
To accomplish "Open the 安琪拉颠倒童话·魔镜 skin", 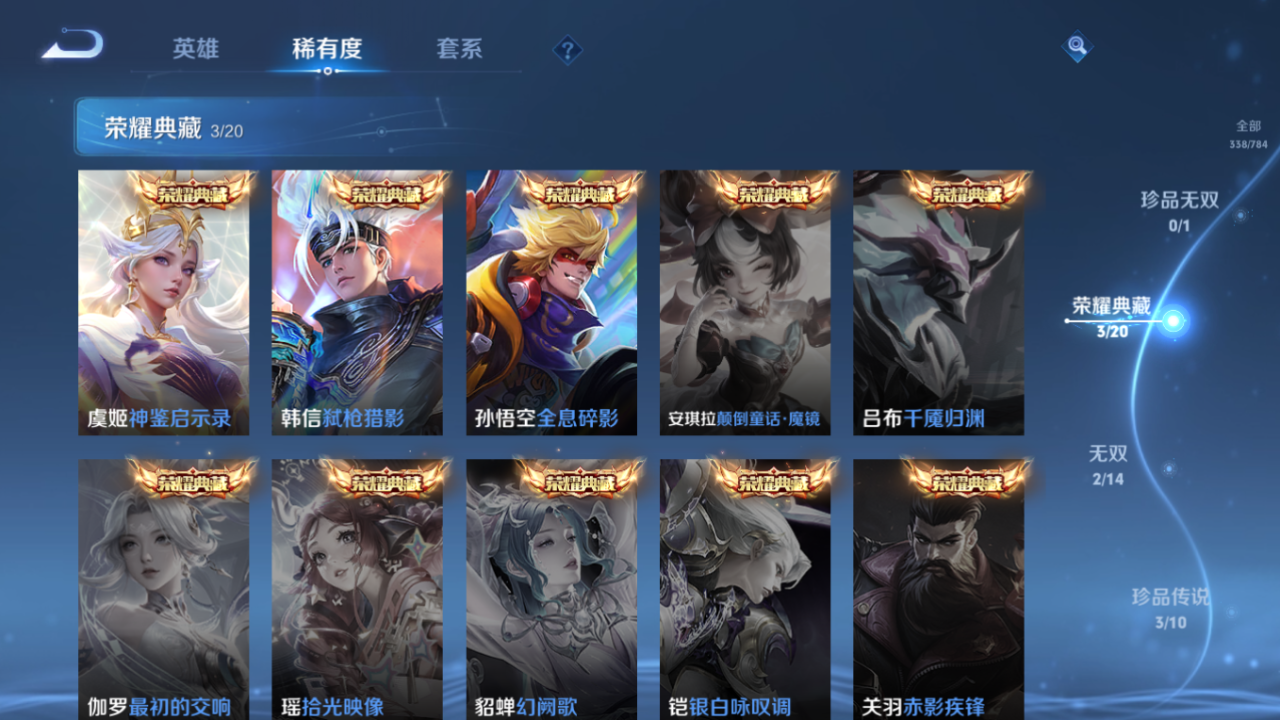I will point(745,300).
